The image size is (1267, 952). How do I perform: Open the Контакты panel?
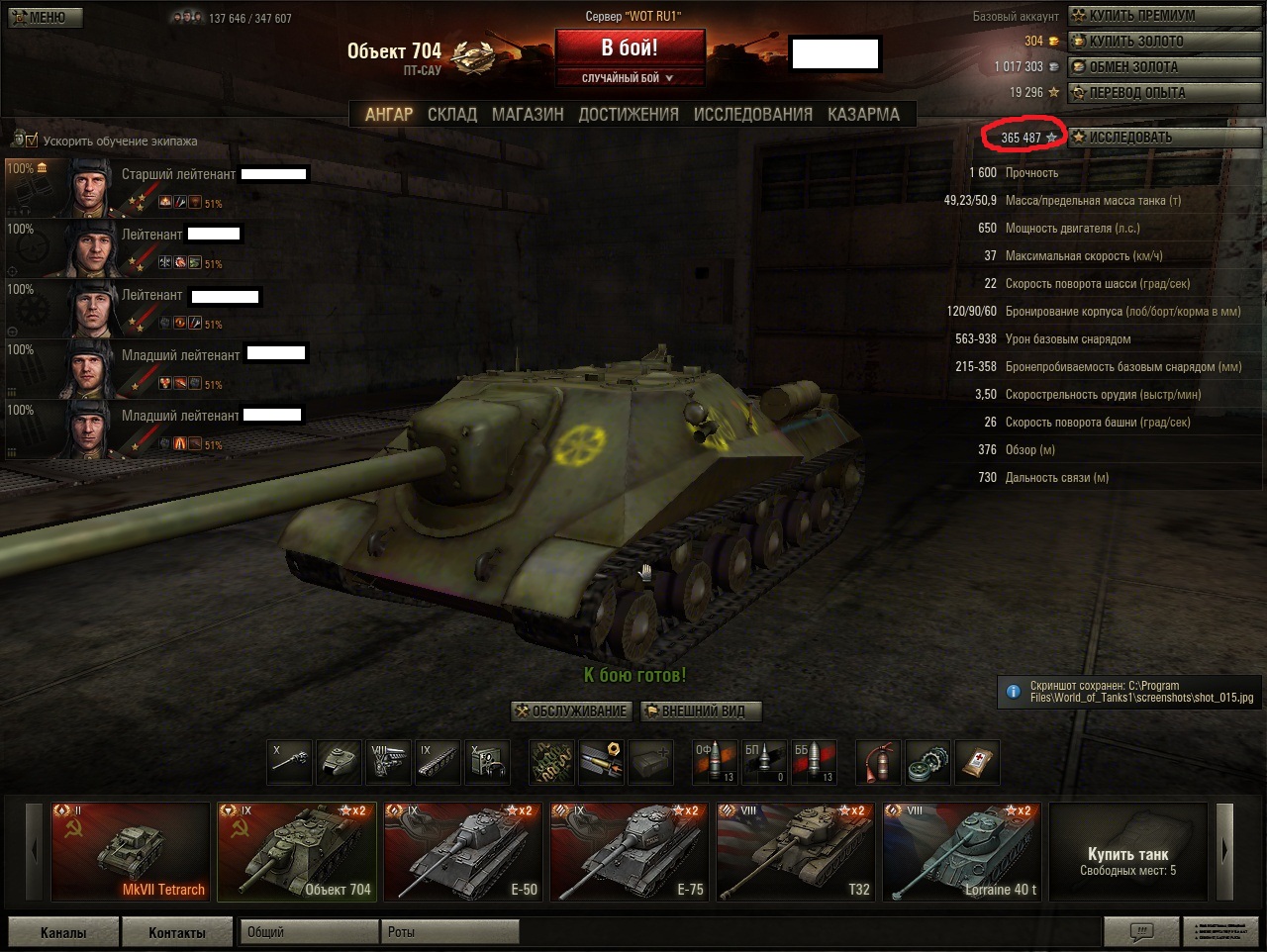tap(177, 932)
